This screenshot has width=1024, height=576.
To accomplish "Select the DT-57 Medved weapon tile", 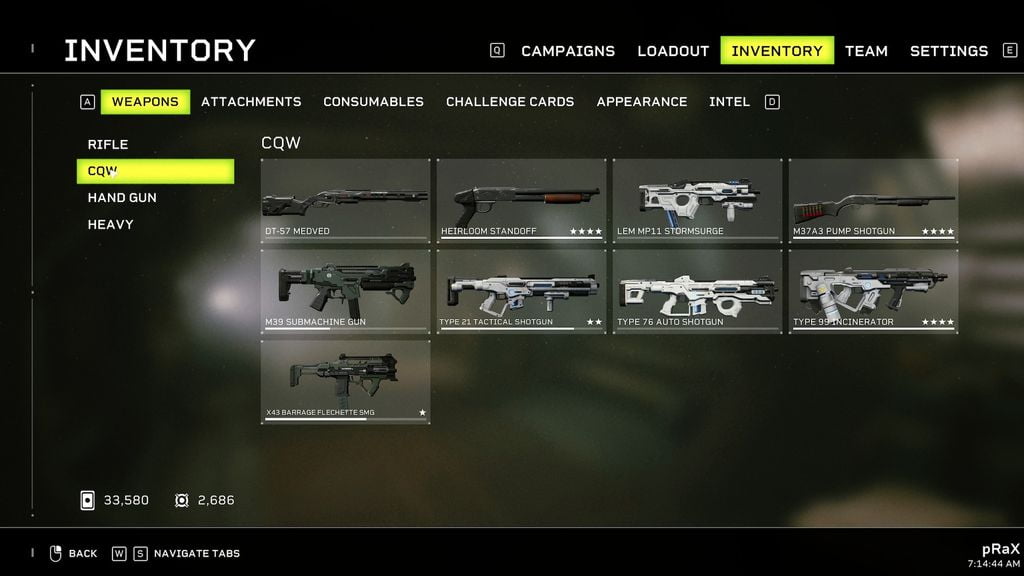I will 345,200.
